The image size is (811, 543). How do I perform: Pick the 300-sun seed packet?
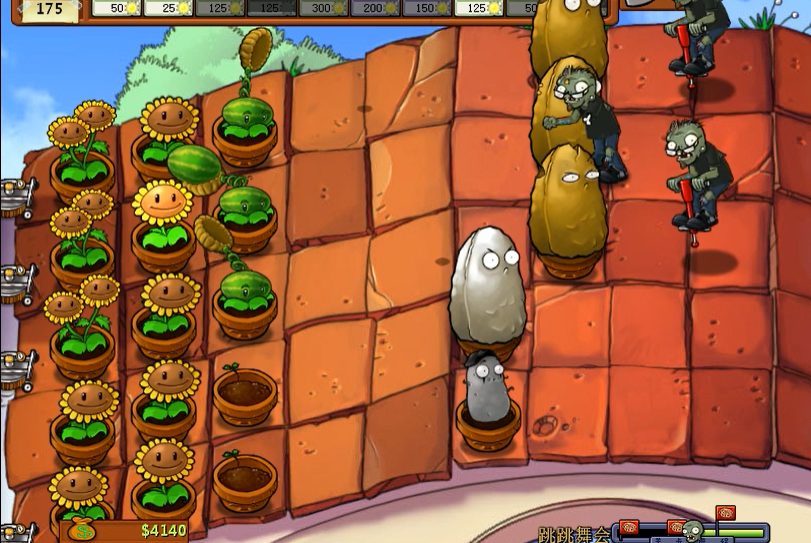pyautogui.click(x=324, y=8)
